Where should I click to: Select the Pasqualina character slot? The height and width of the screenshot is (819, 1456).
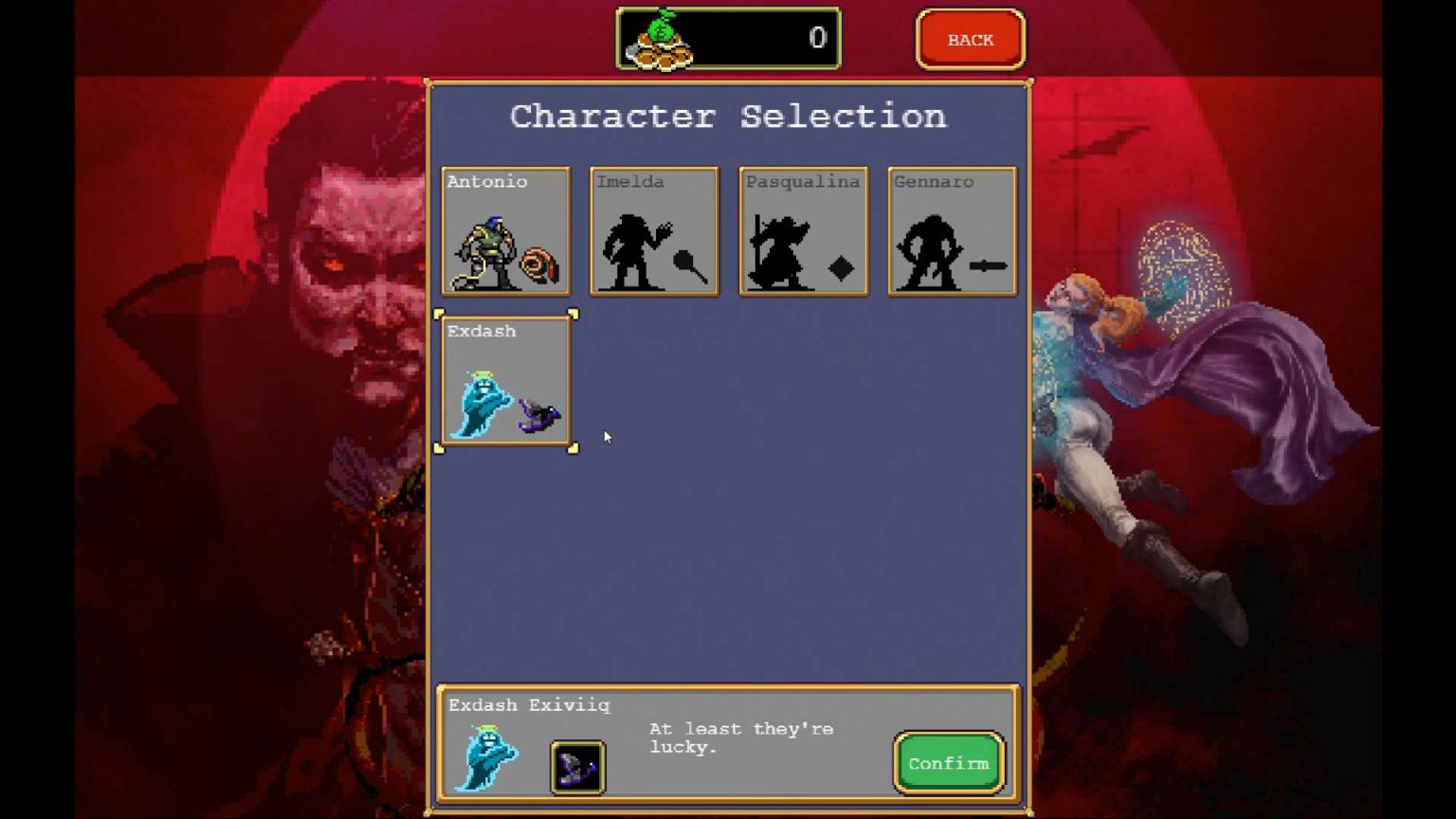[803, 230]
